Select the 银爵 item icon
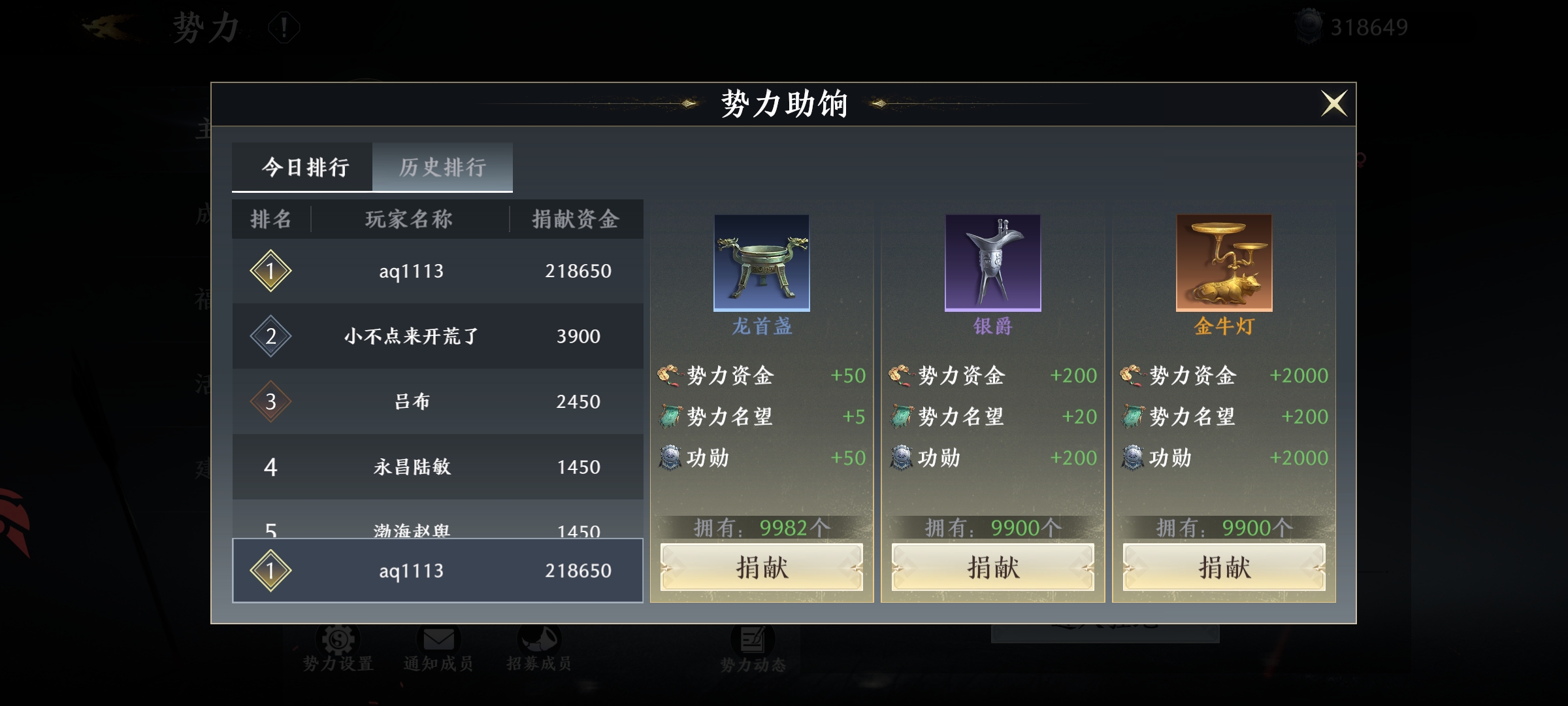Viewport: 1568px width, 706px height. point(992,263)
